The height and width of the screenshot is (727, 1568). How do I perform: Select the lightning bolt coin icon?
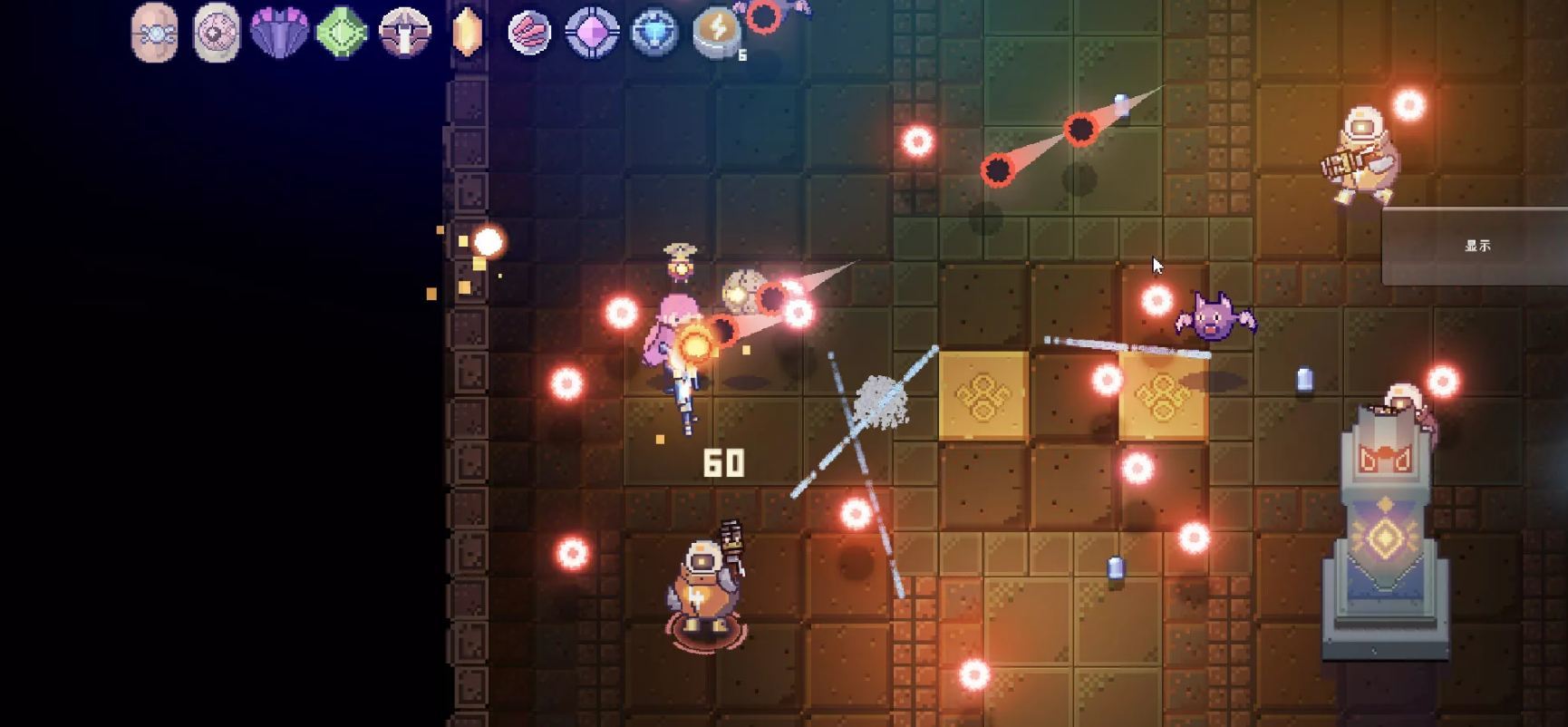point(717,33)
